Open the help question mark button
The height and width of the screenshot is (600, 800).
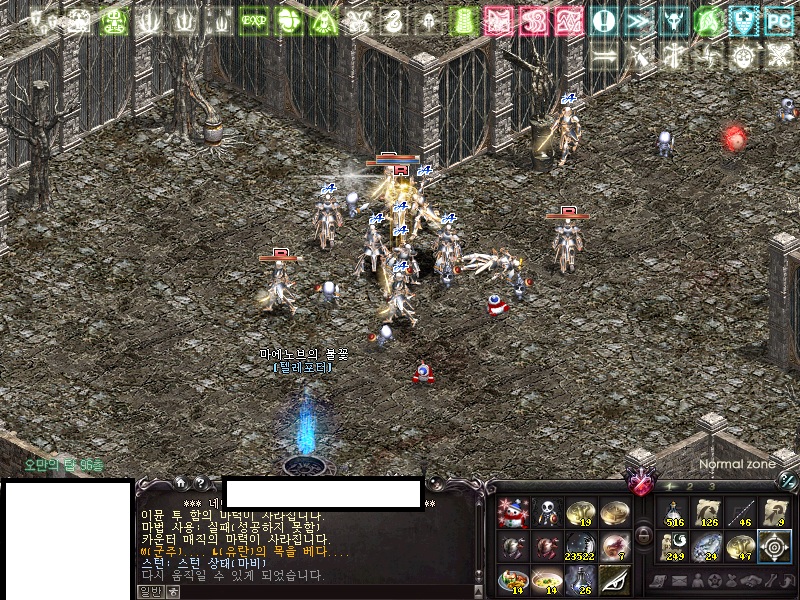[x=200, y=483]
